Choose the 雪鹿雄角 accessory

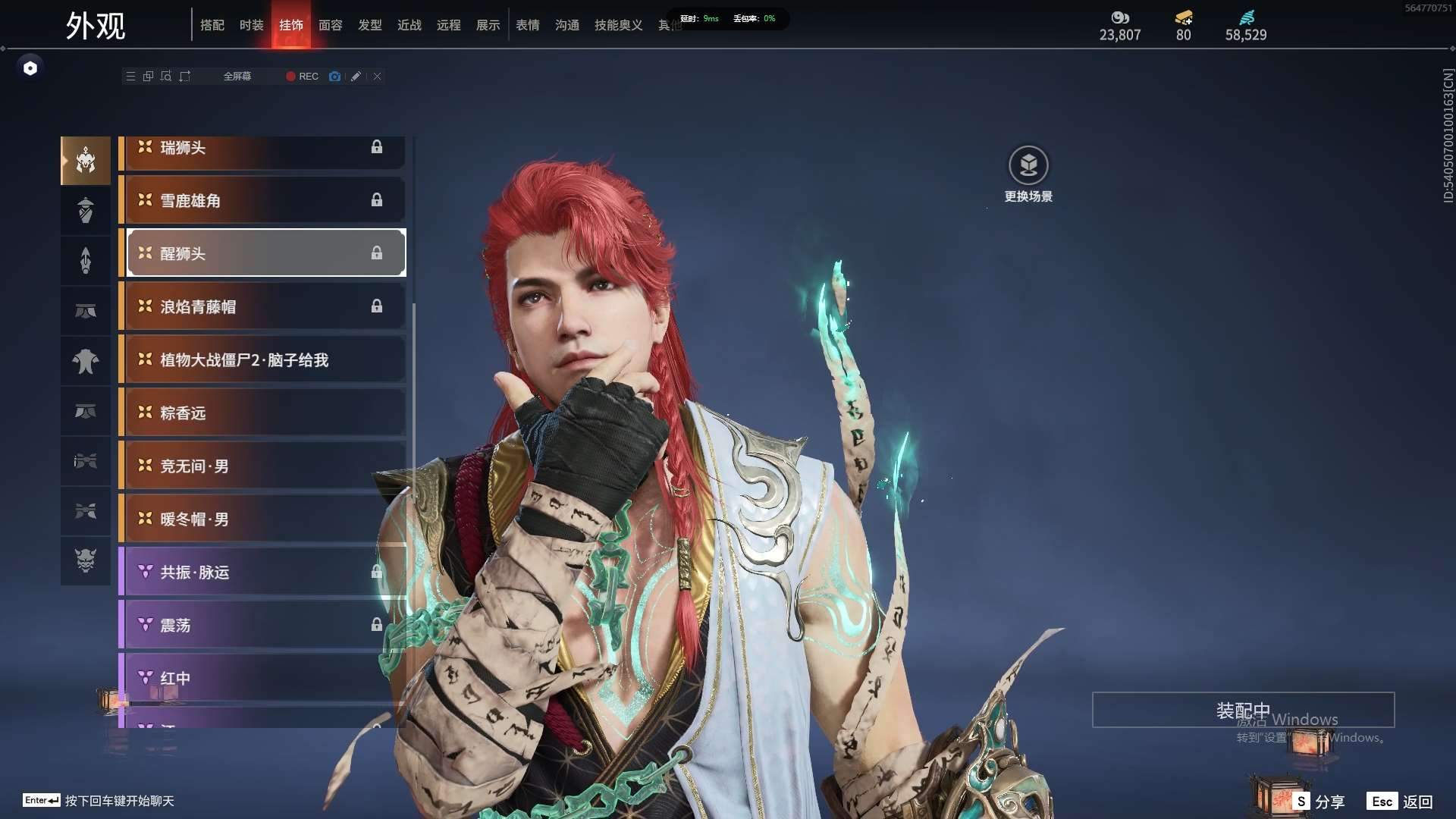262,200
